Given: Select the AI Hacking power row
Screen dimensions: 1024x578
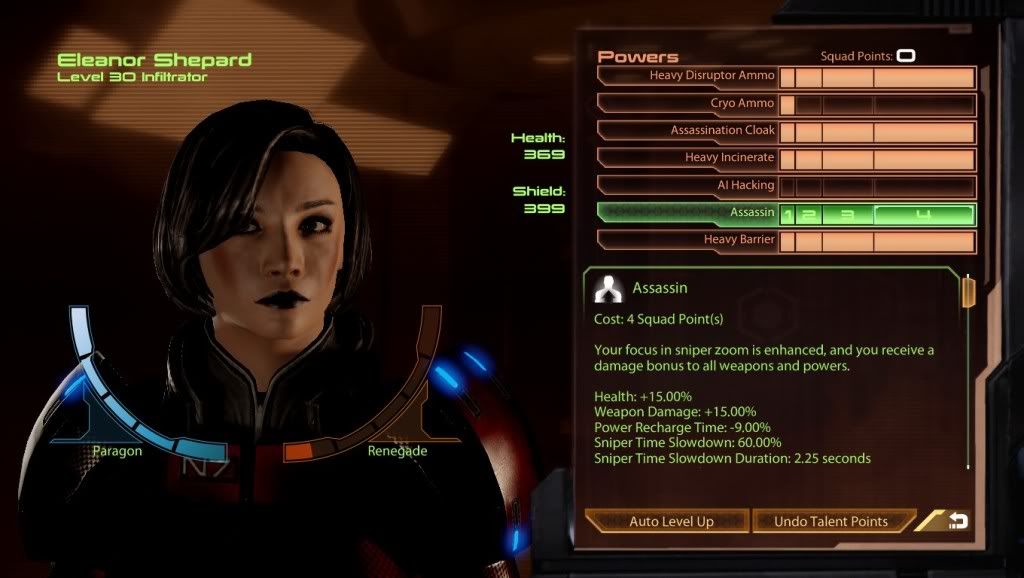Looking at the screenshot, I should click(x=688, y=185).
